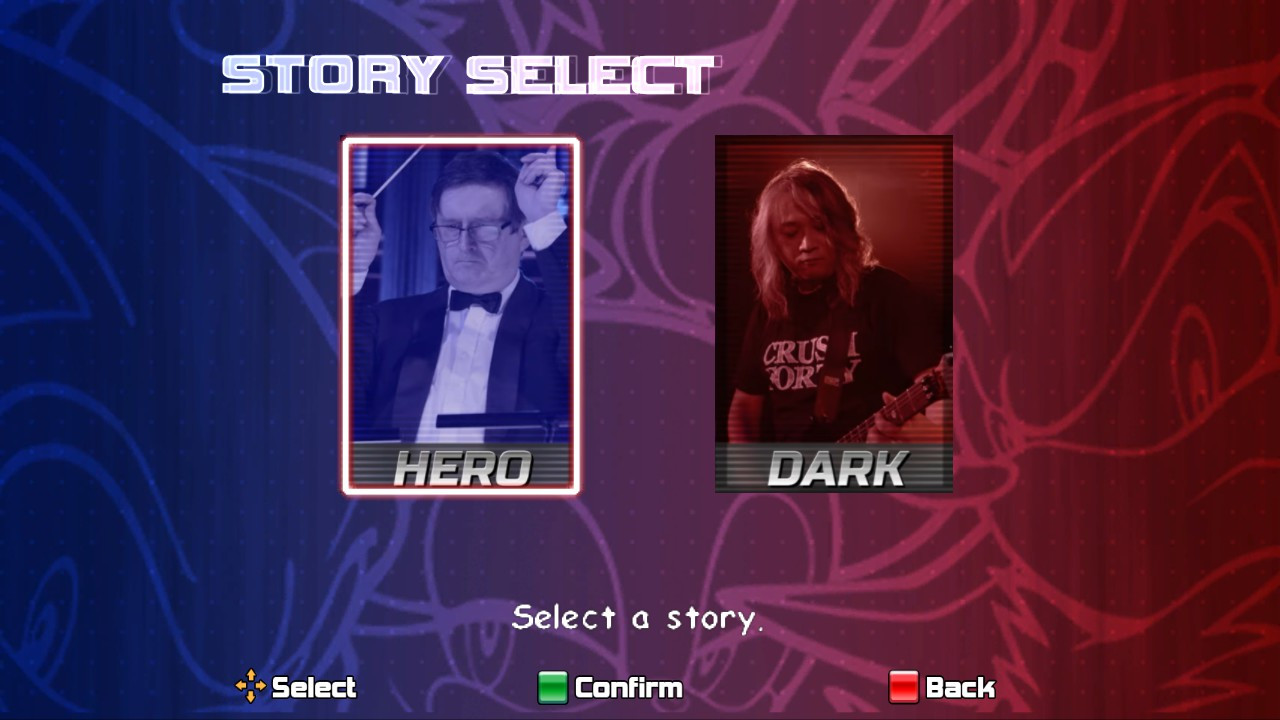Click the 'Select' label beside the d-pad
Screen dimensions: 1280x720
[x=316, y=688]
